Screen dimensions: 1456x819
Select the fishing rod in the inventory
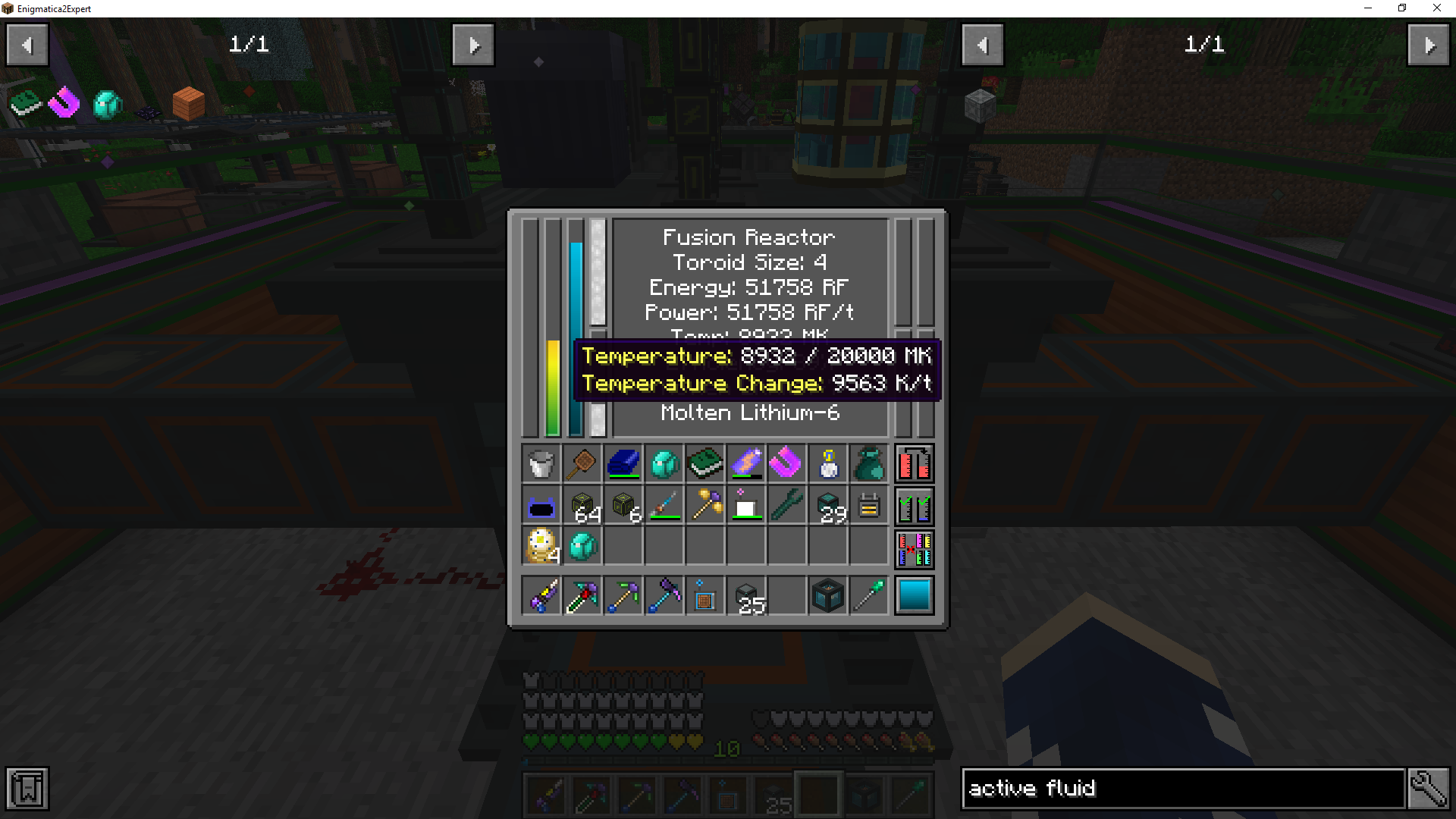664,506
